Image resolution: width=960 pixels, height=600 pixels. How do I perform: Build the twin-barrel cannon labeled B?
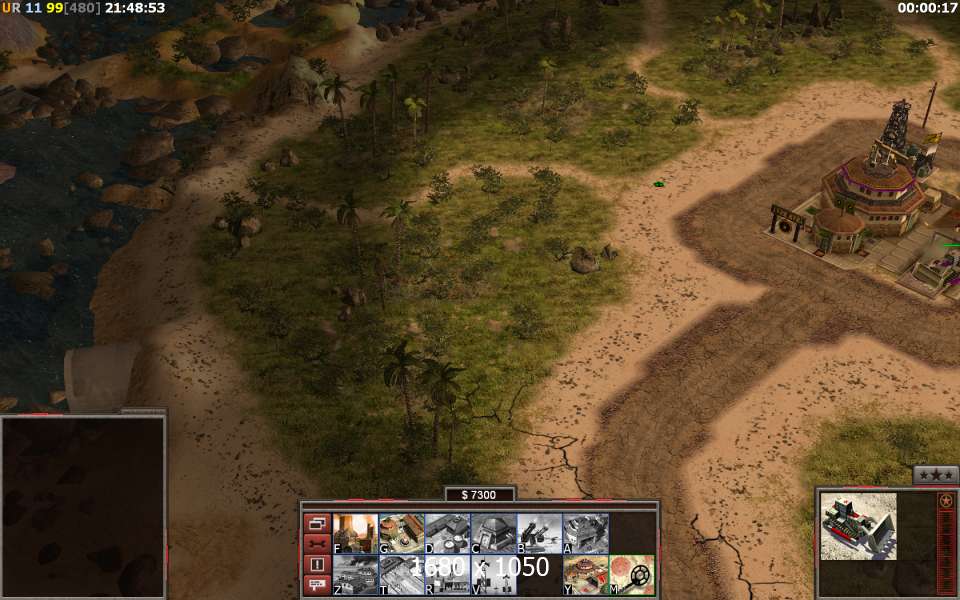(x=539, y=533)
